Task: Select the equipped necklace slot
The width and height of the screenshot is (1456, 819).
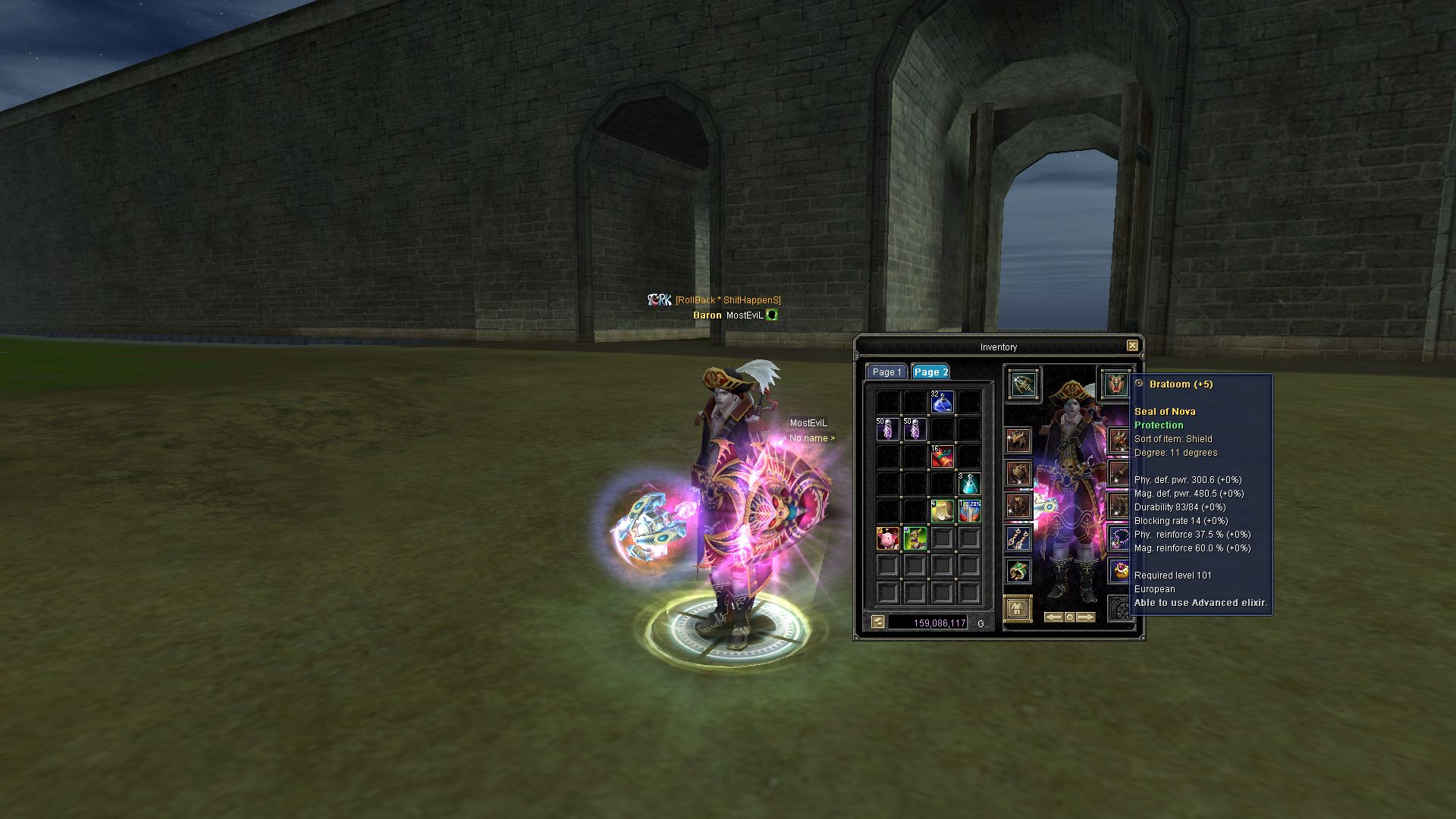Action: tap(1120, 538)
